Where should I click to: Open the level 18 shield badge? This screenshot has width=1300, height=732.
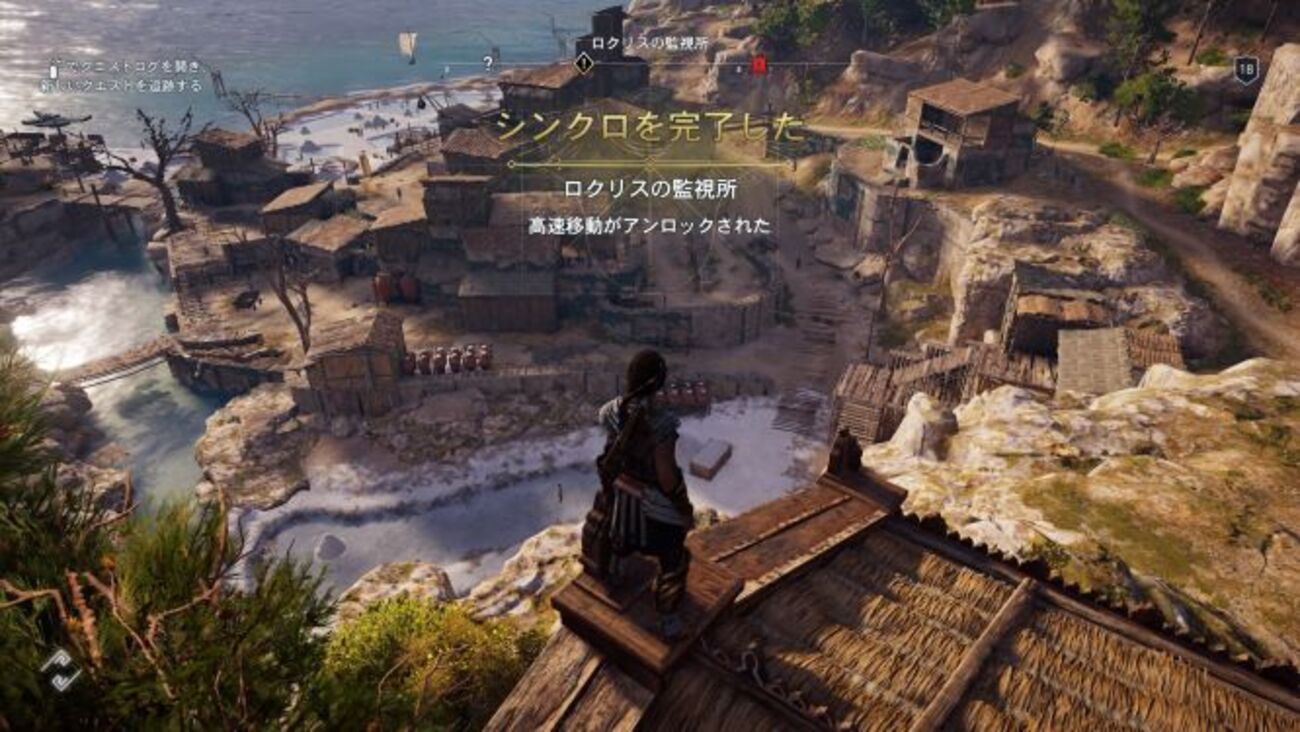click(x=1245, y=70)
